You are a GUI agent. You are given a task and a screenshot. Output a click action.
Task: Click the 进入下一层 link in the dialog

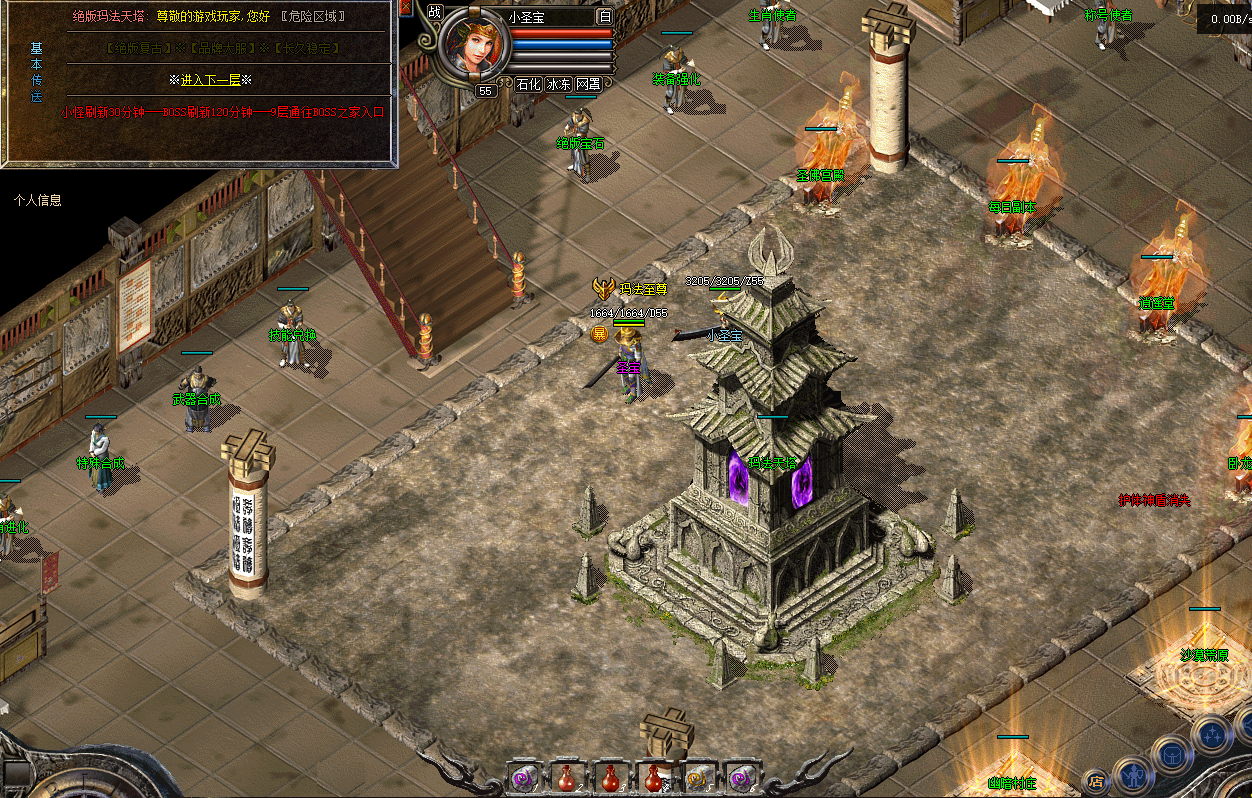tap(210, 80)
